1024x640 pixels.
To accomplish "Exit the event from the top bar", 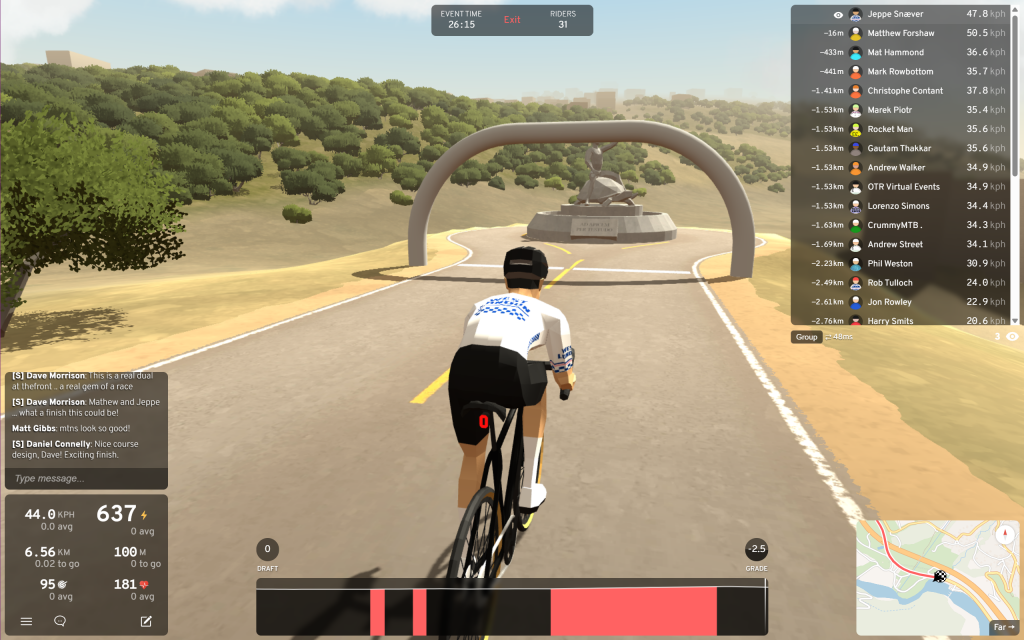I will pos(512,20).
